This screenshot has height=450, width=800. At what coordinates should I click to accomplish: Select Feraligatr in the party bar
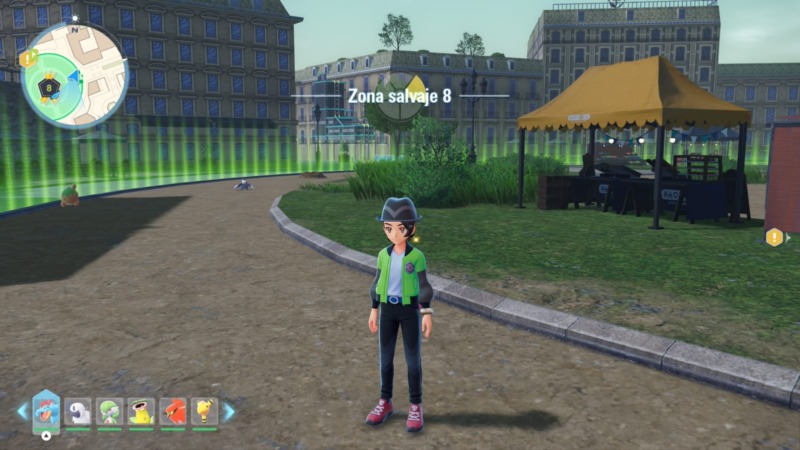(x=46, y=410)
